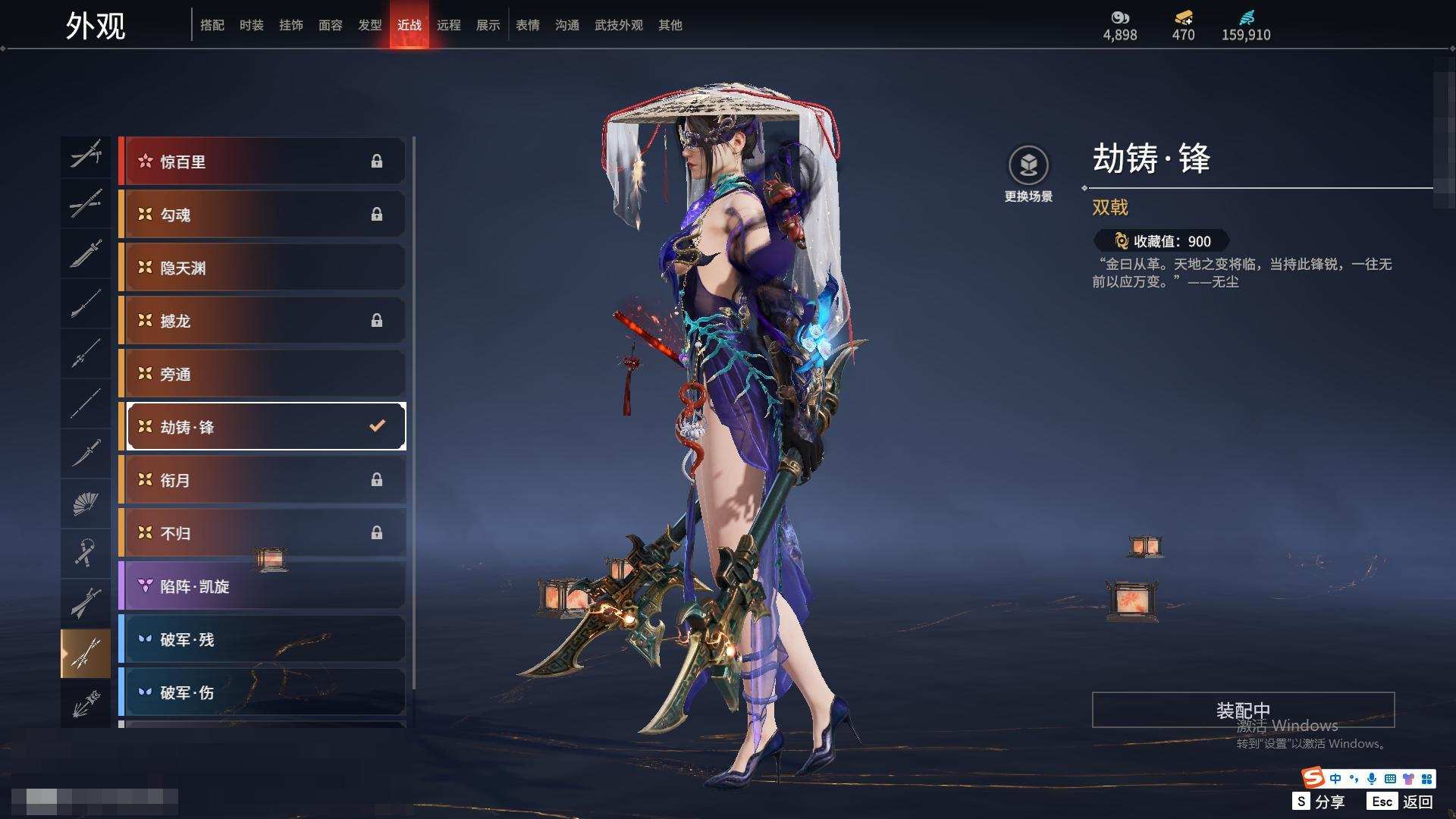Show the 发型 tab
The image size is (1456, 819).
tap(369, 25)
